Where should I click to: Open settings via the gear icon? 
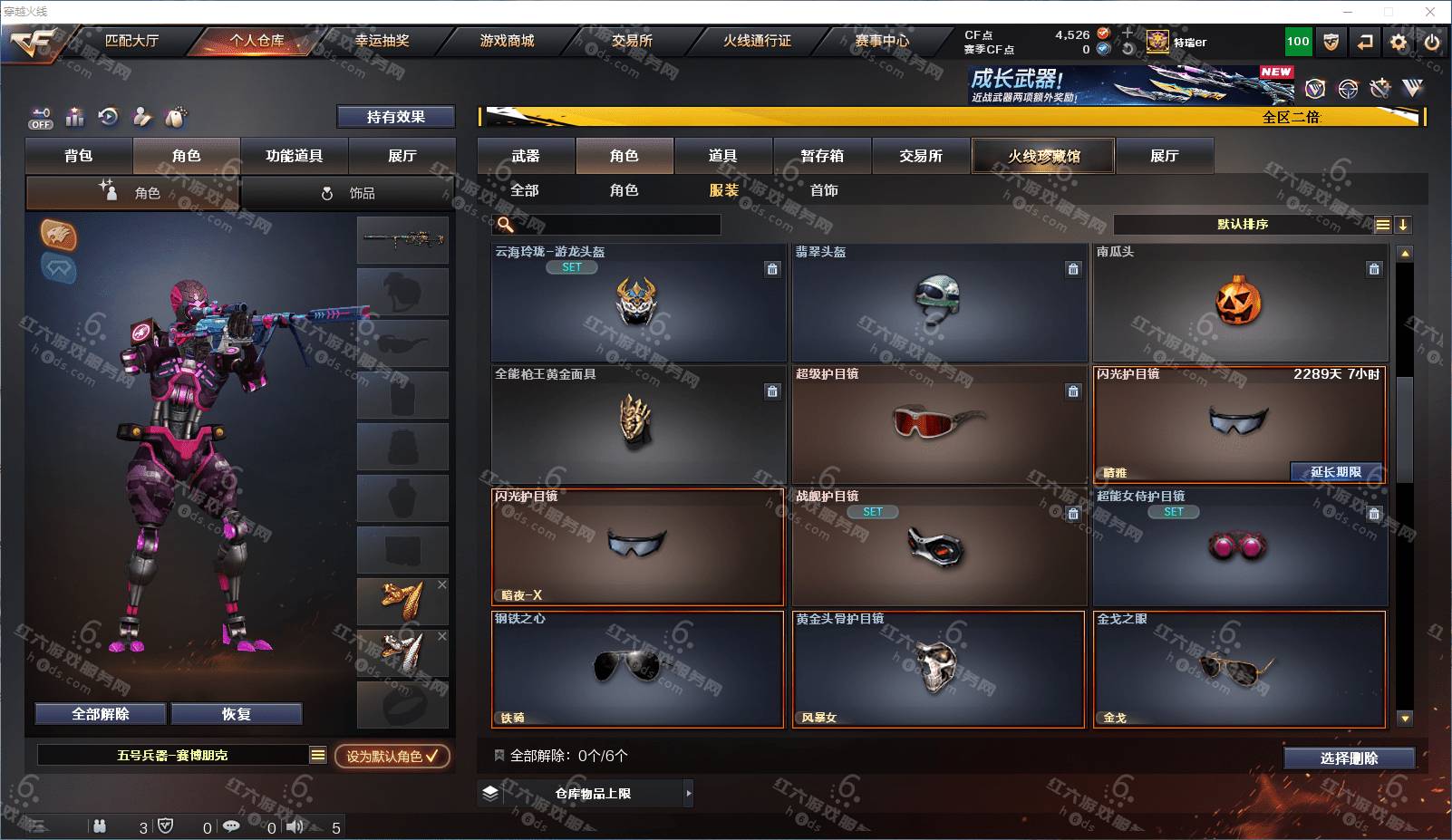click(x=1399, y=42)
